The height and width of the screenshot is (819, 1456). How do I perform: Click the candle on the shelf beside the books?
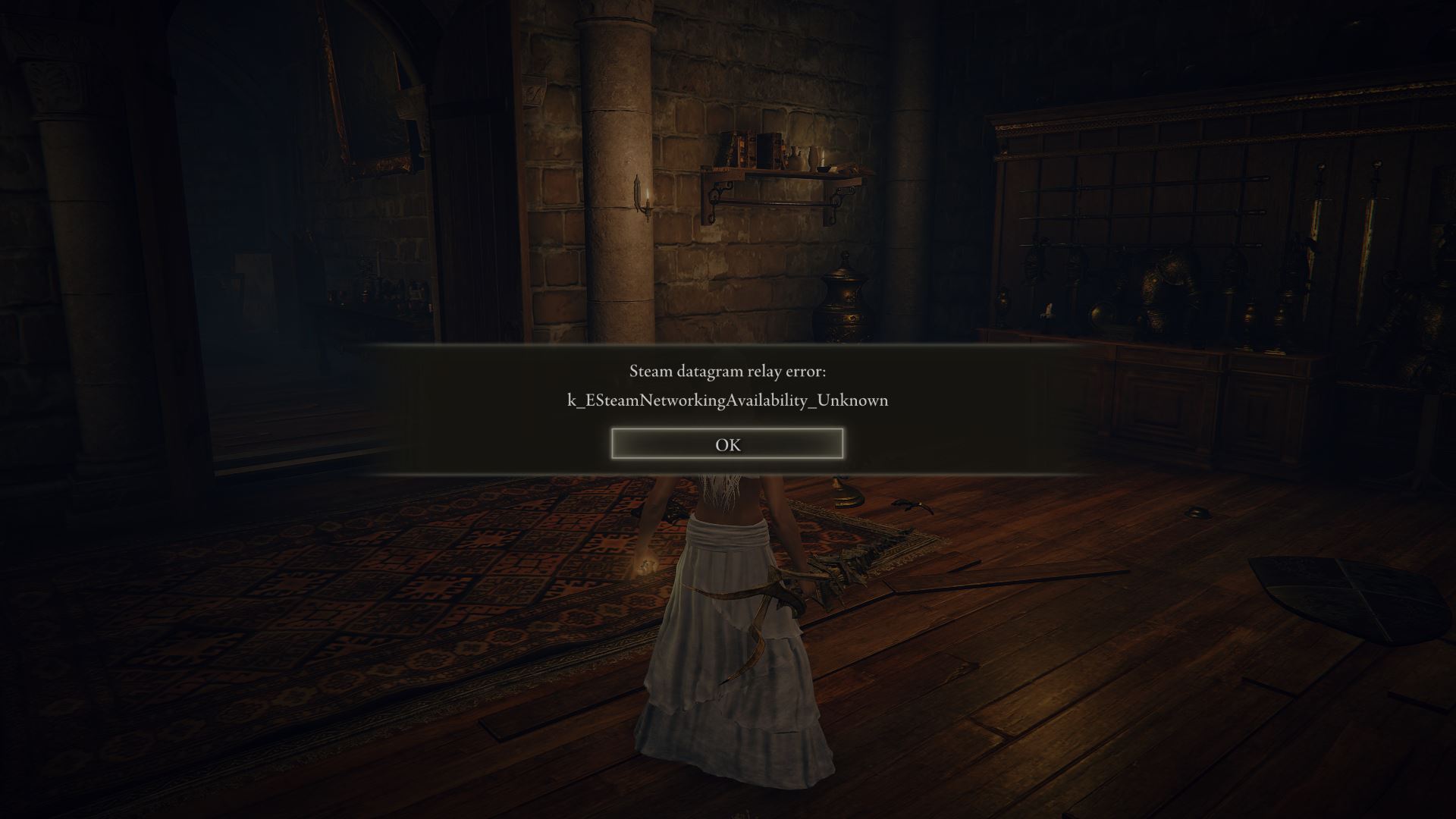click(x=823, y=159)
